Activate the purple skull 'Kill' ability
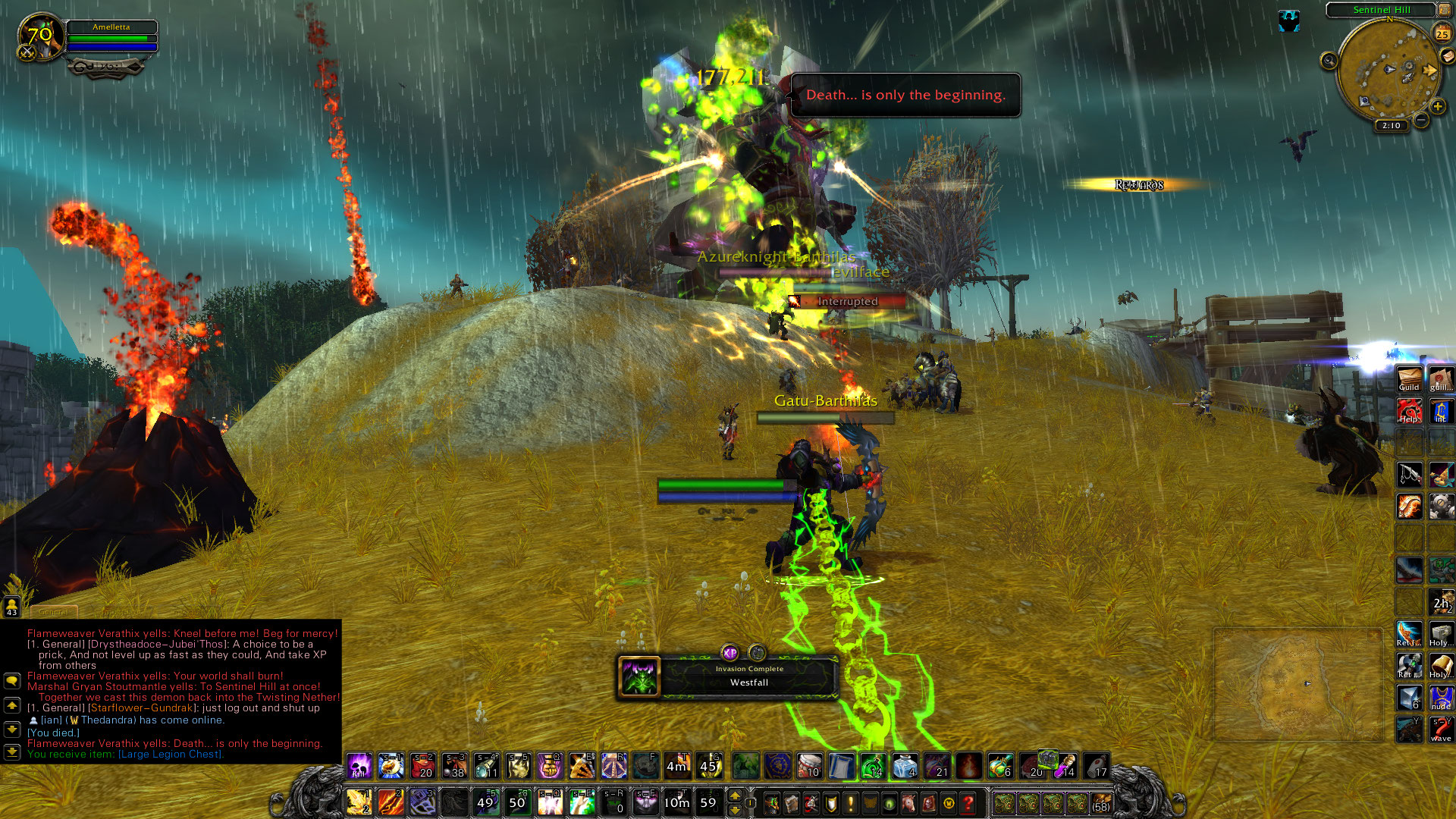This screenshot has width=1456, height=819. pyautogui.click(x=359, y=766)
